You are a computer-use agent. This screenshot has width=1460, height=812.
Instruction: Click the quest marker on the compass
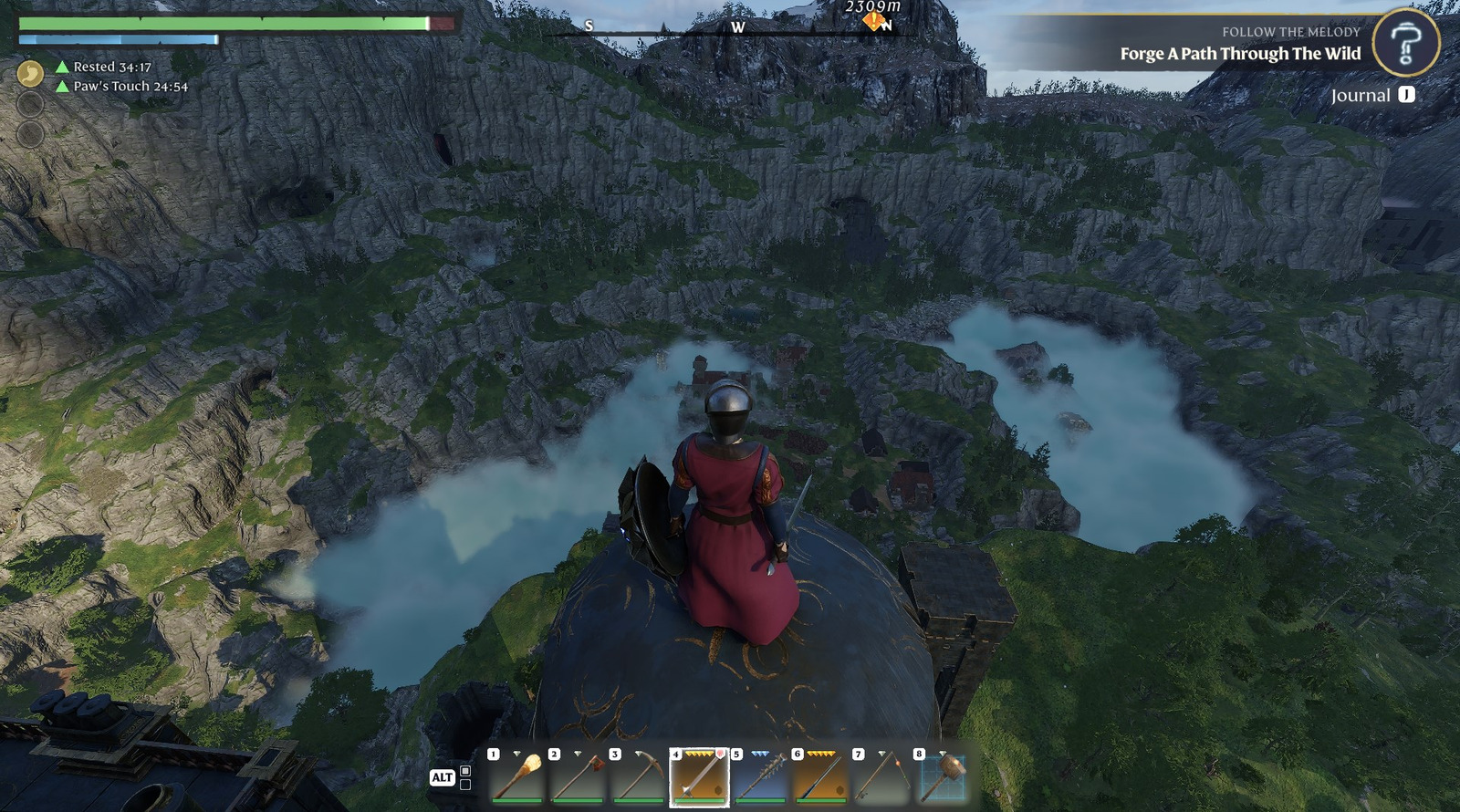(874, 21)
